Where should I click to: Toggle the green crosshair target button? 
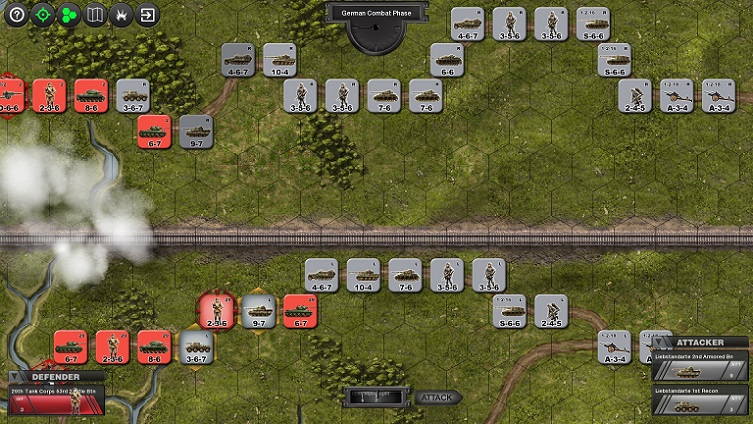(x=42, y=15)
